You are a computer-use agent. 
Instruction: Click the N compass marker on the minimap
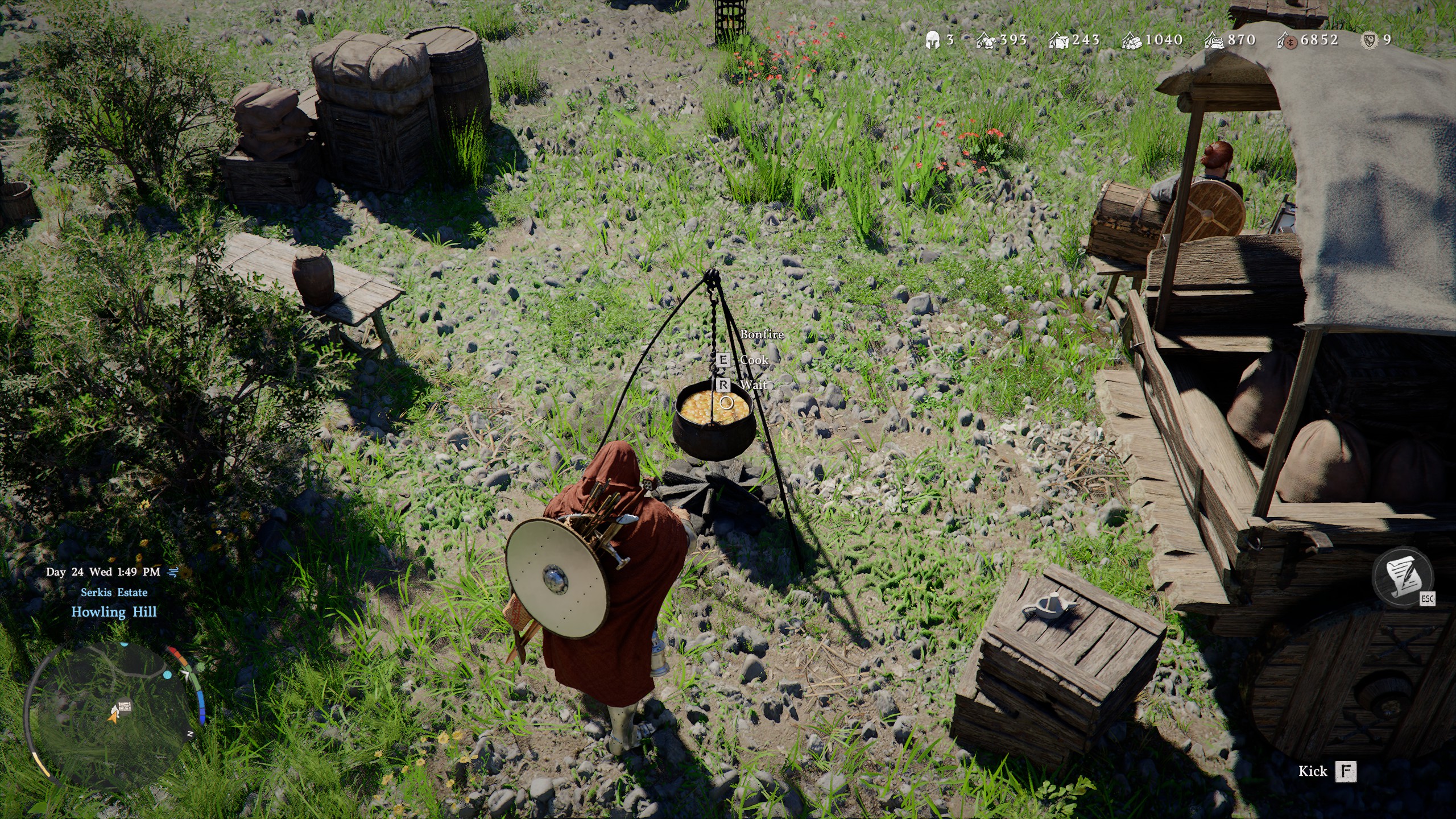click(x=191, y=733)
